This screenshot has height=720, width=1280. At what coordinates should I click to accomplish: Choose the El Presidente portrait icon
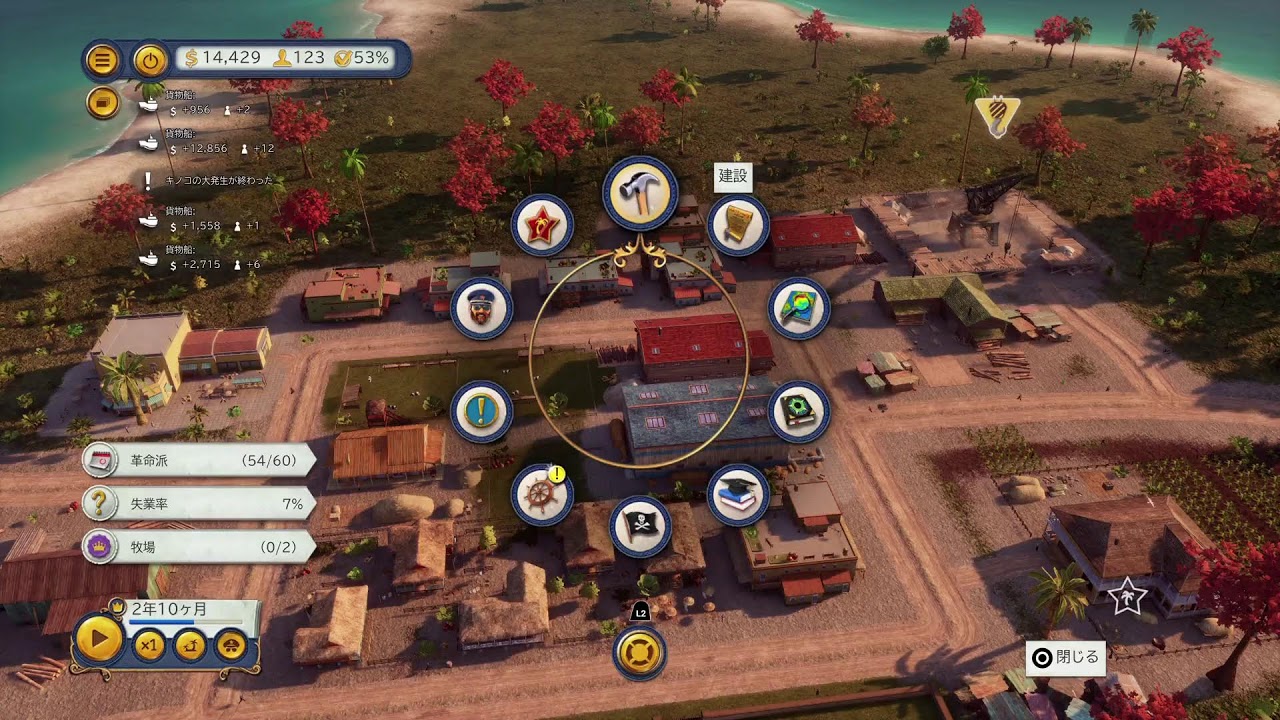pyautogui.click(x=481, y=309)
